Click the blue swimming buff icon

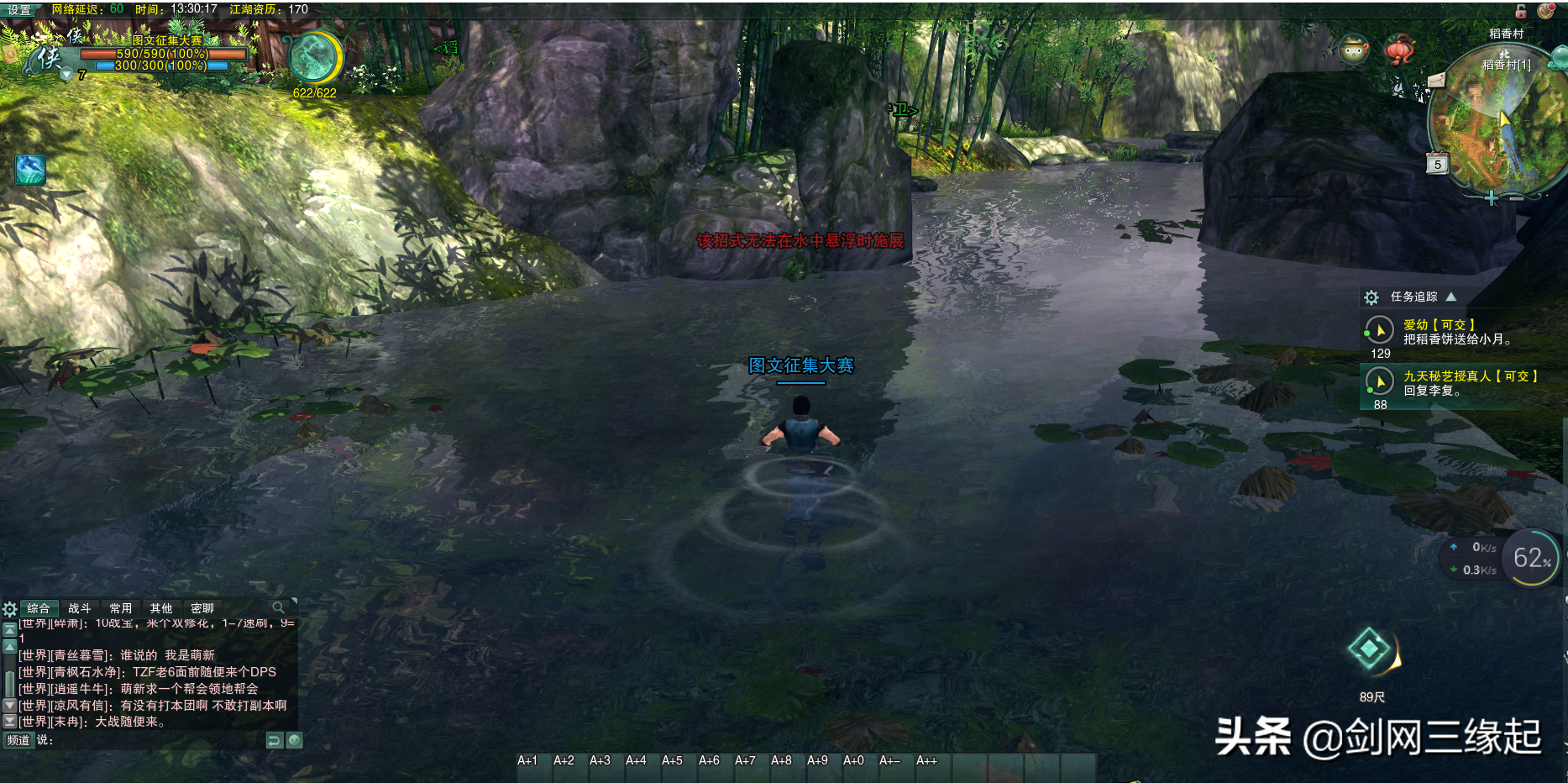pyautogui.click(x=30, y=170)
